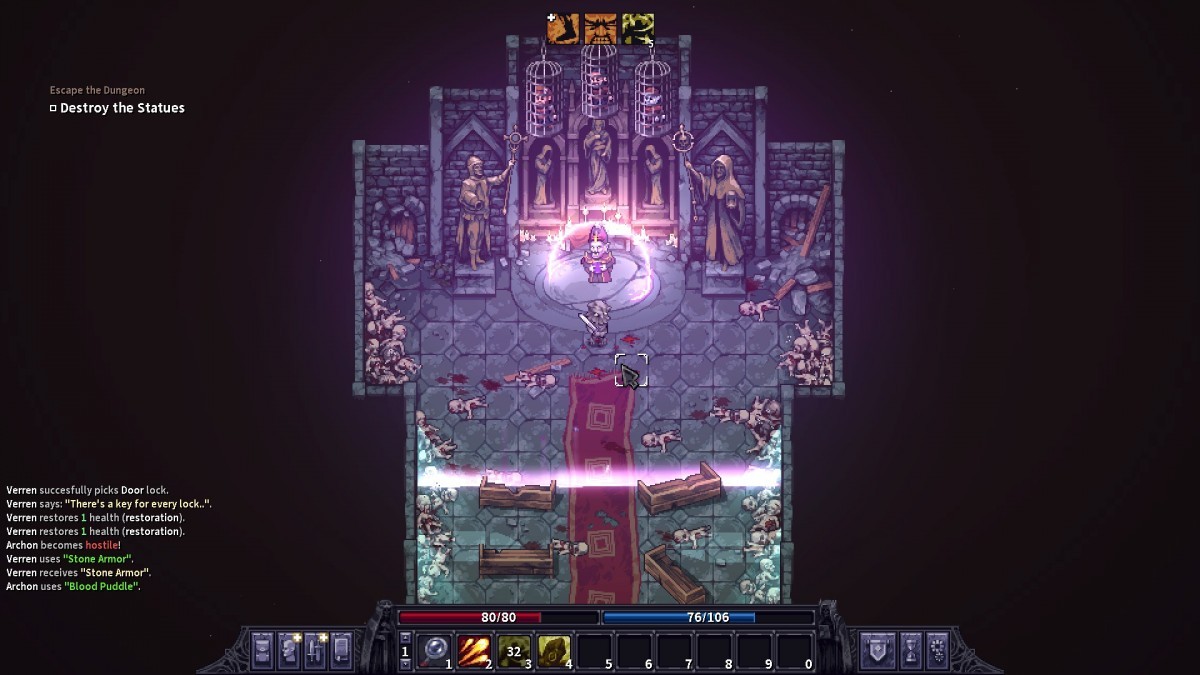Viewport: 1200px width, 675px height.
Task: Open the inventory backpack button
Action: pos(262,650)
